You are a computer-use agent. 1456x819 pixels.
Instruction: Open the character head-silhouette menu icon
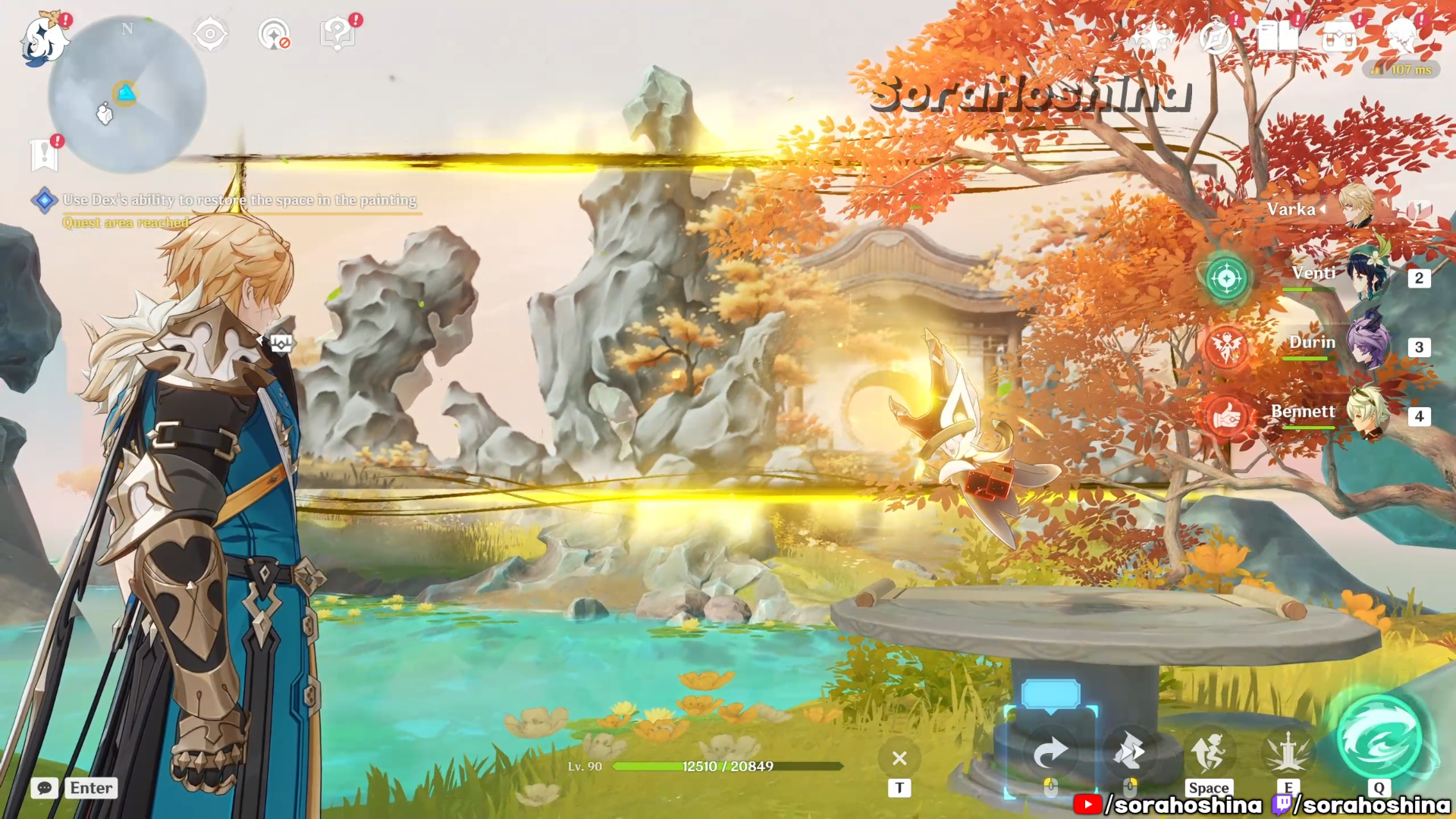pos(1401,36)
